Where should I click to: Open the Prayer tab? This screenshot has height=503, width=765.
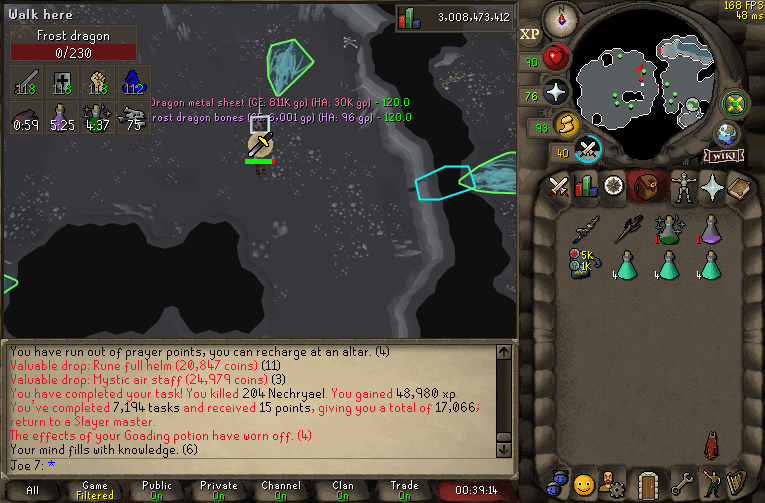(712, 186)
